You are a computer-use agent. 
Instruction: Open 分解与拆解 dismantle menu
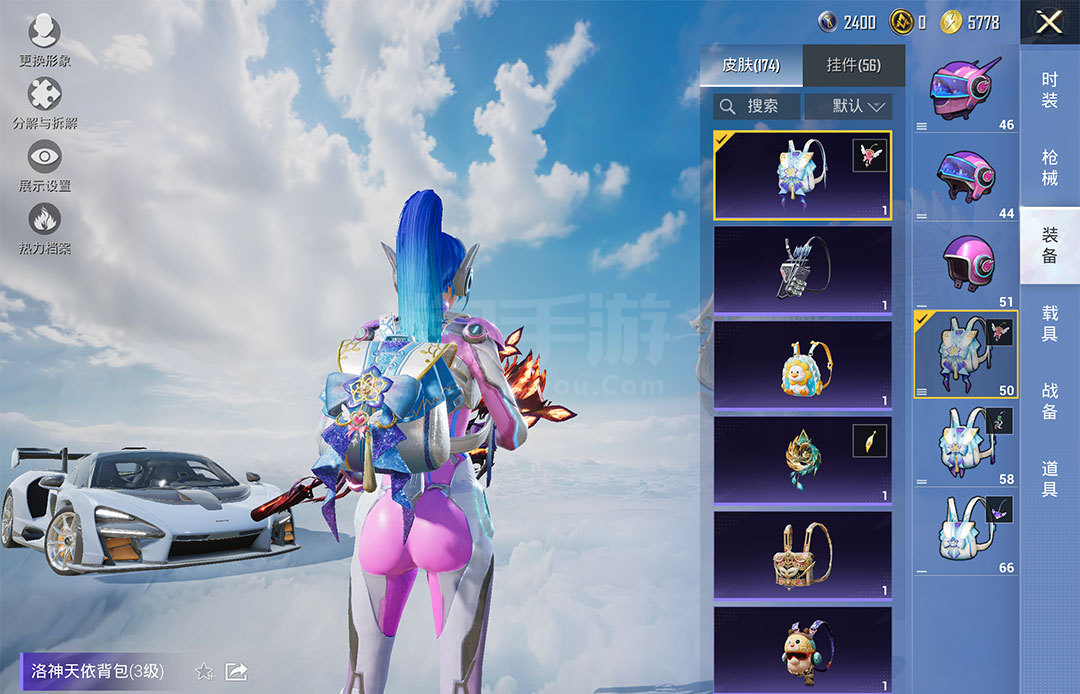pyautogui.click(x=45, y=103)
